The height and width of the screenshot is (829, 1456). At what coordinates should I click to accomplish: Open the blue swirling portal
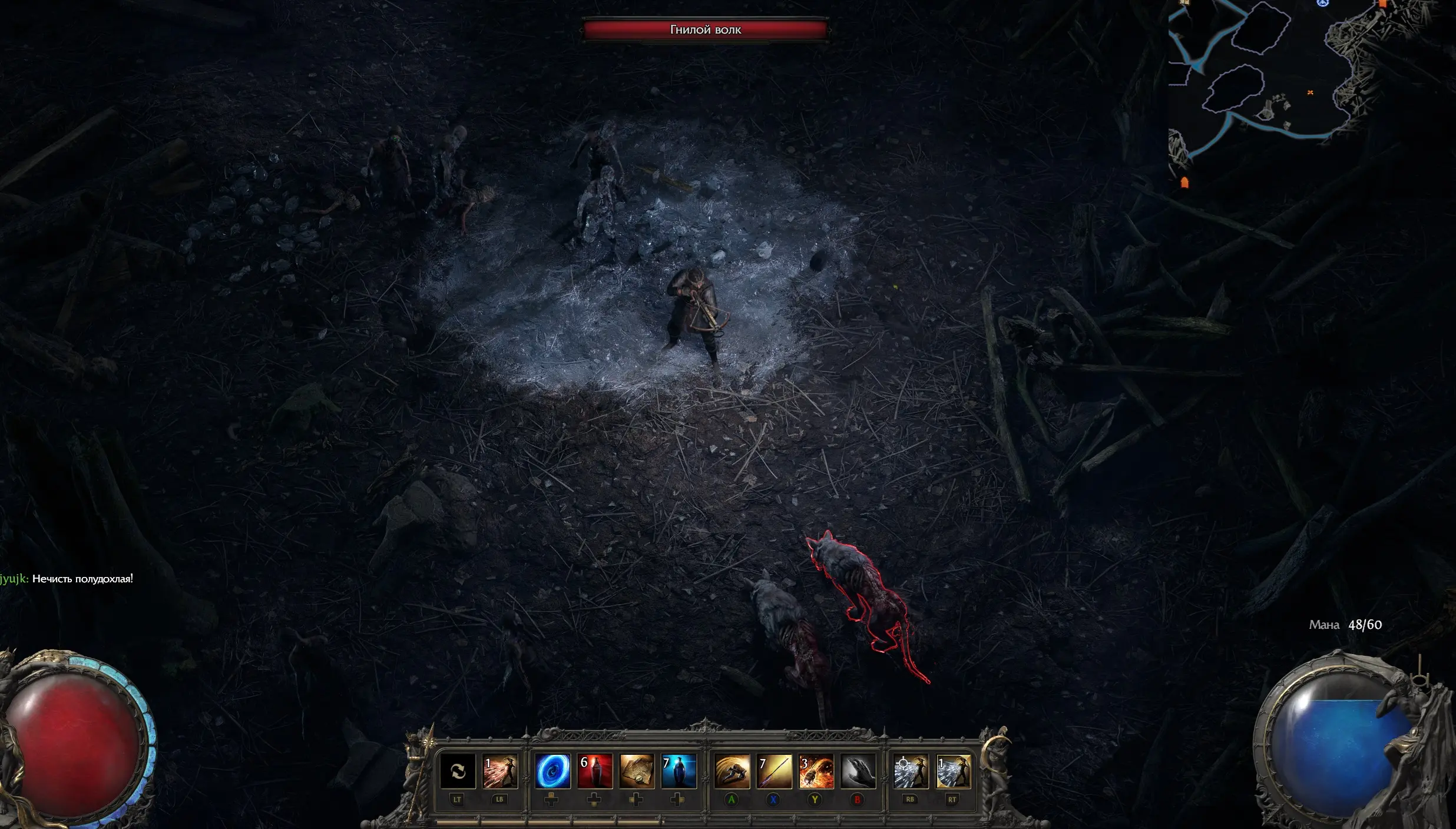[552, 771]
